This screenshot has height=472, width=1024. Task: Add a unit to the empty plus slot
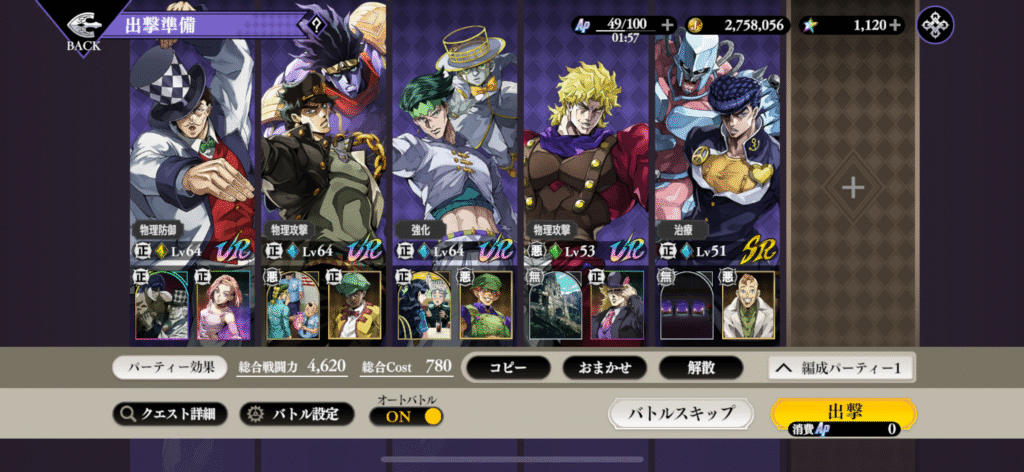click(x=852, y=187)
